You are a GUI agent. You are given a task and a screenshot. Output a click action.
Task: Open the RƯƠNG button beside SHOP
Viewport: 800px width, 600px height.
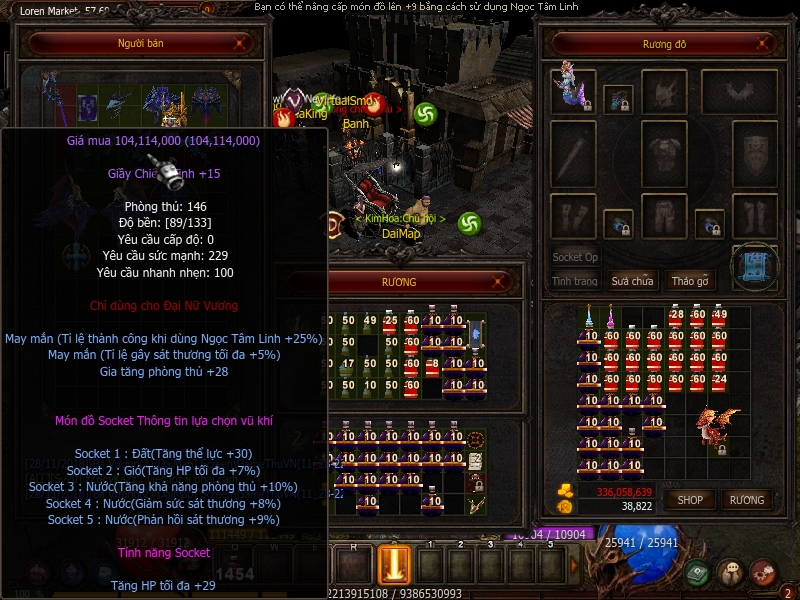(x=746, y=499)
